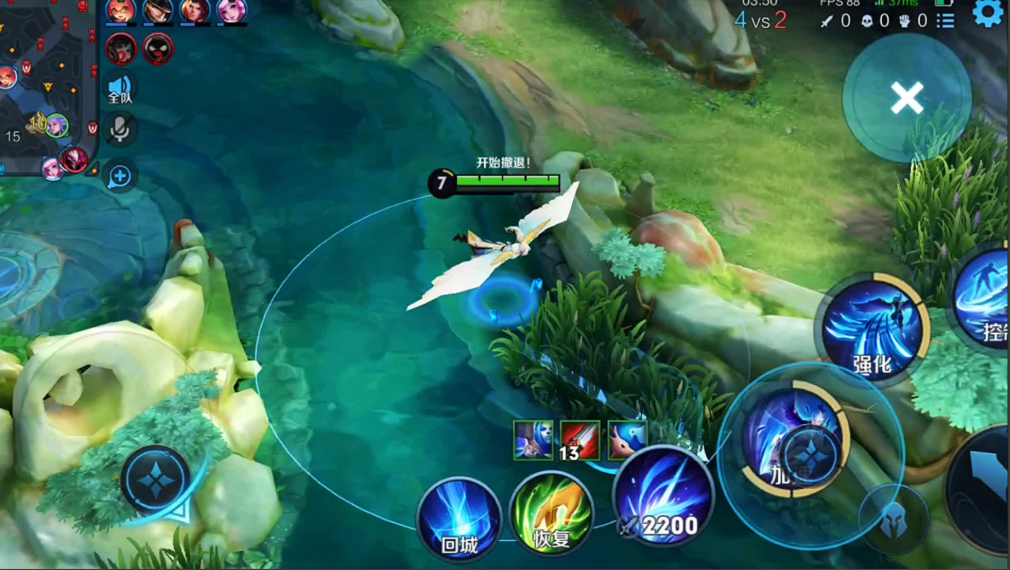The height and width of the screenshot is (570, 1010).
Task: Tap the helmet hero-target button
Action: [x=893, y=518]
